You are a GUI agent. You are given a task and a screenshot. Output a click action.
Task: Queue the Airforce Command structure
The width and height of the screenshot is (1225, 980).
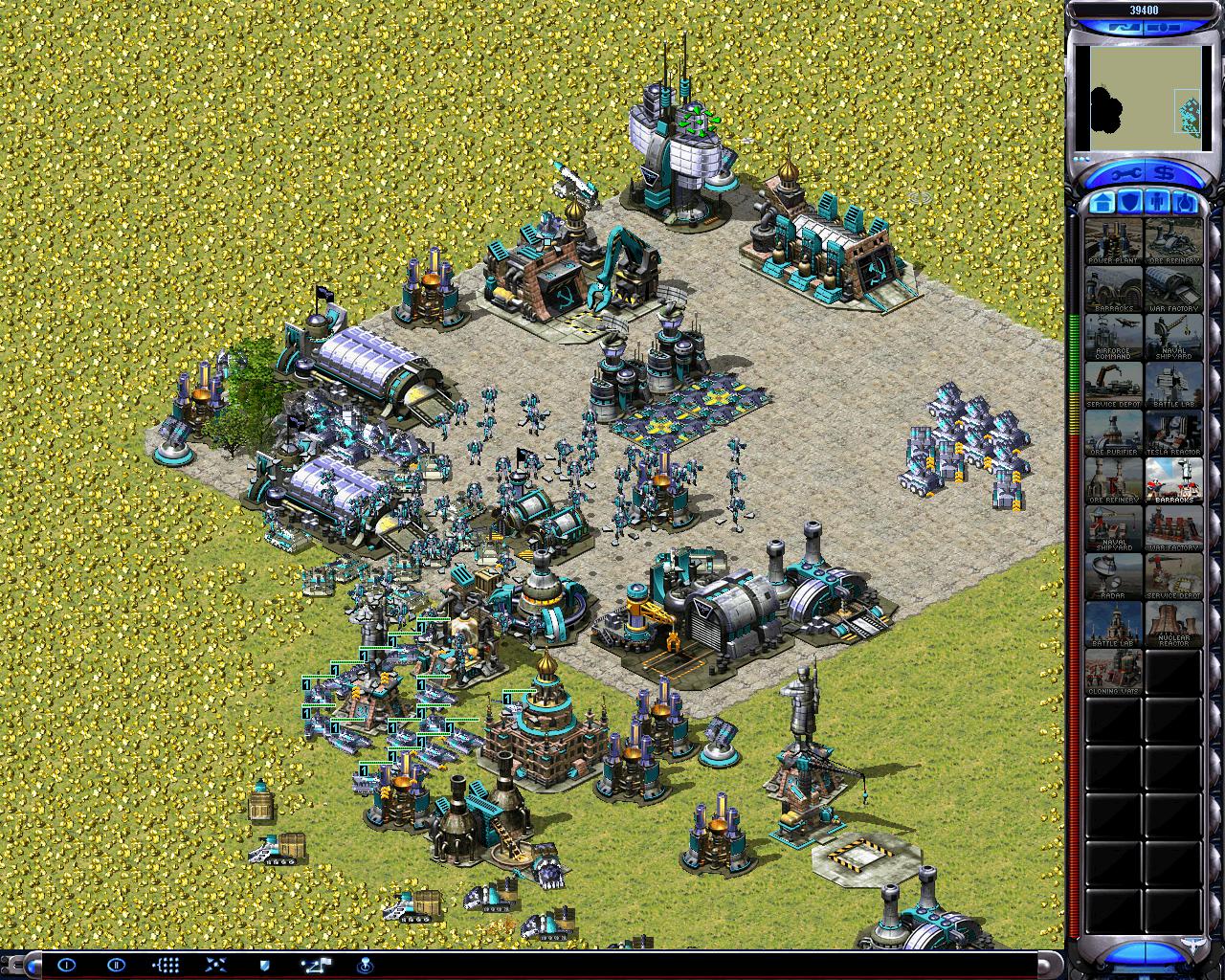tap(1113, 336)
